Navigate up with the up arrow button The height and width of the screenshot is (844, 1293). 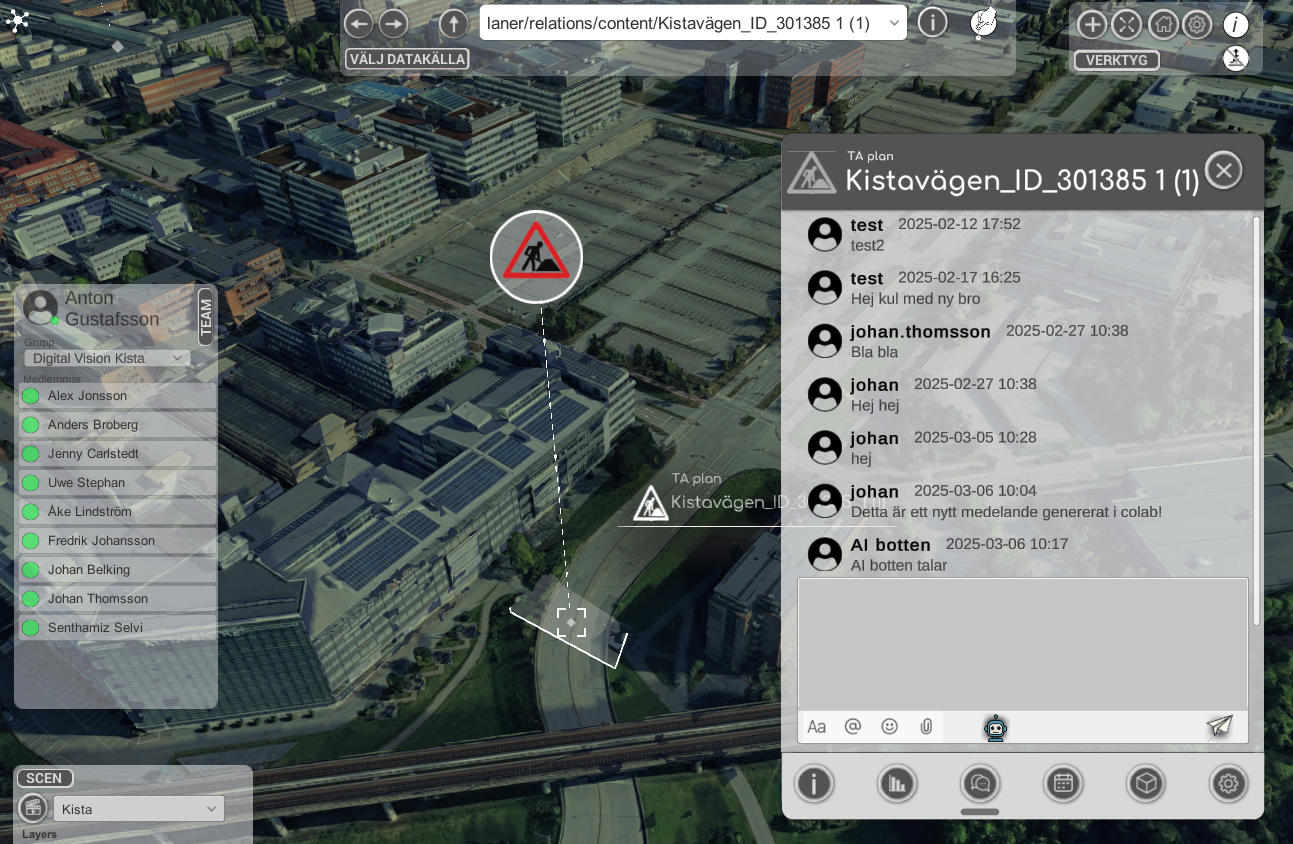(454, 24)
